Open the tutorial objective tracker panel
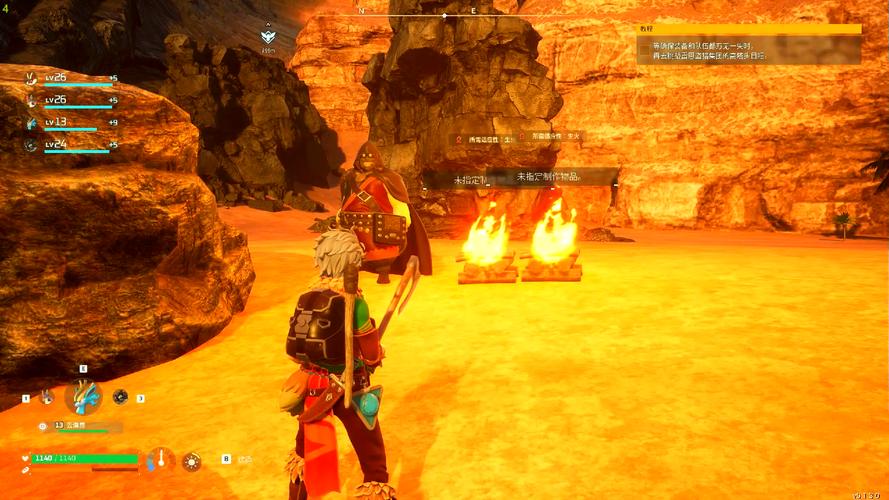 (749, 45)
